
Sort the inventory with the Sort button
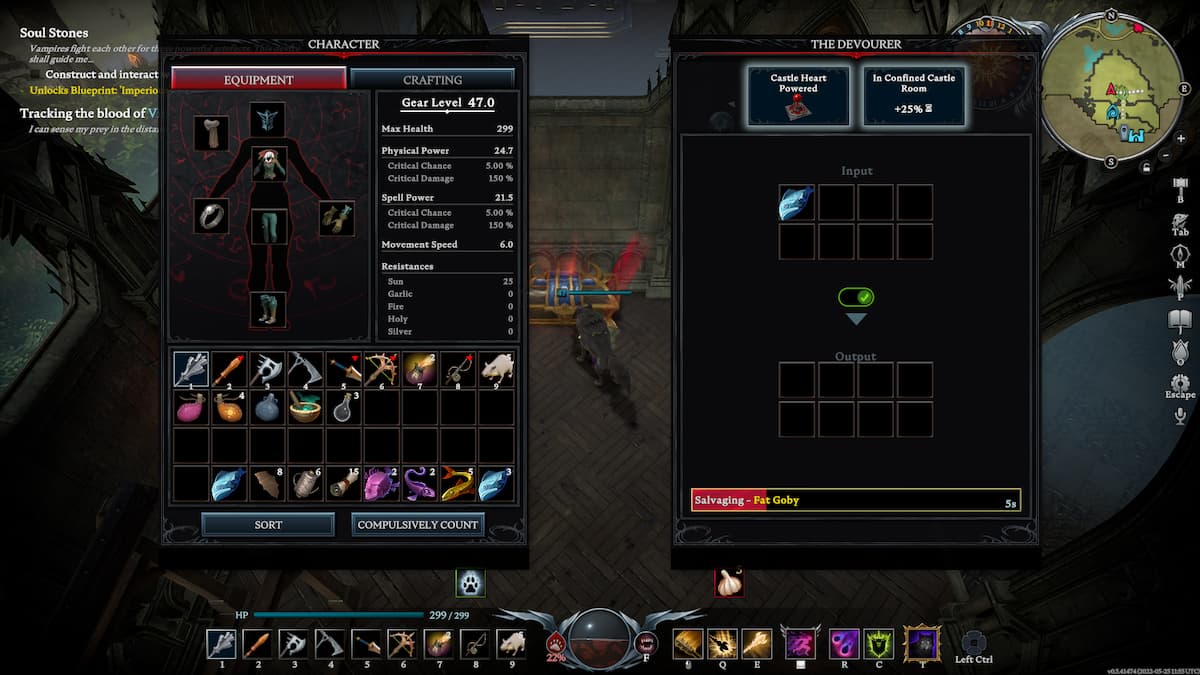tap(268, 524)
